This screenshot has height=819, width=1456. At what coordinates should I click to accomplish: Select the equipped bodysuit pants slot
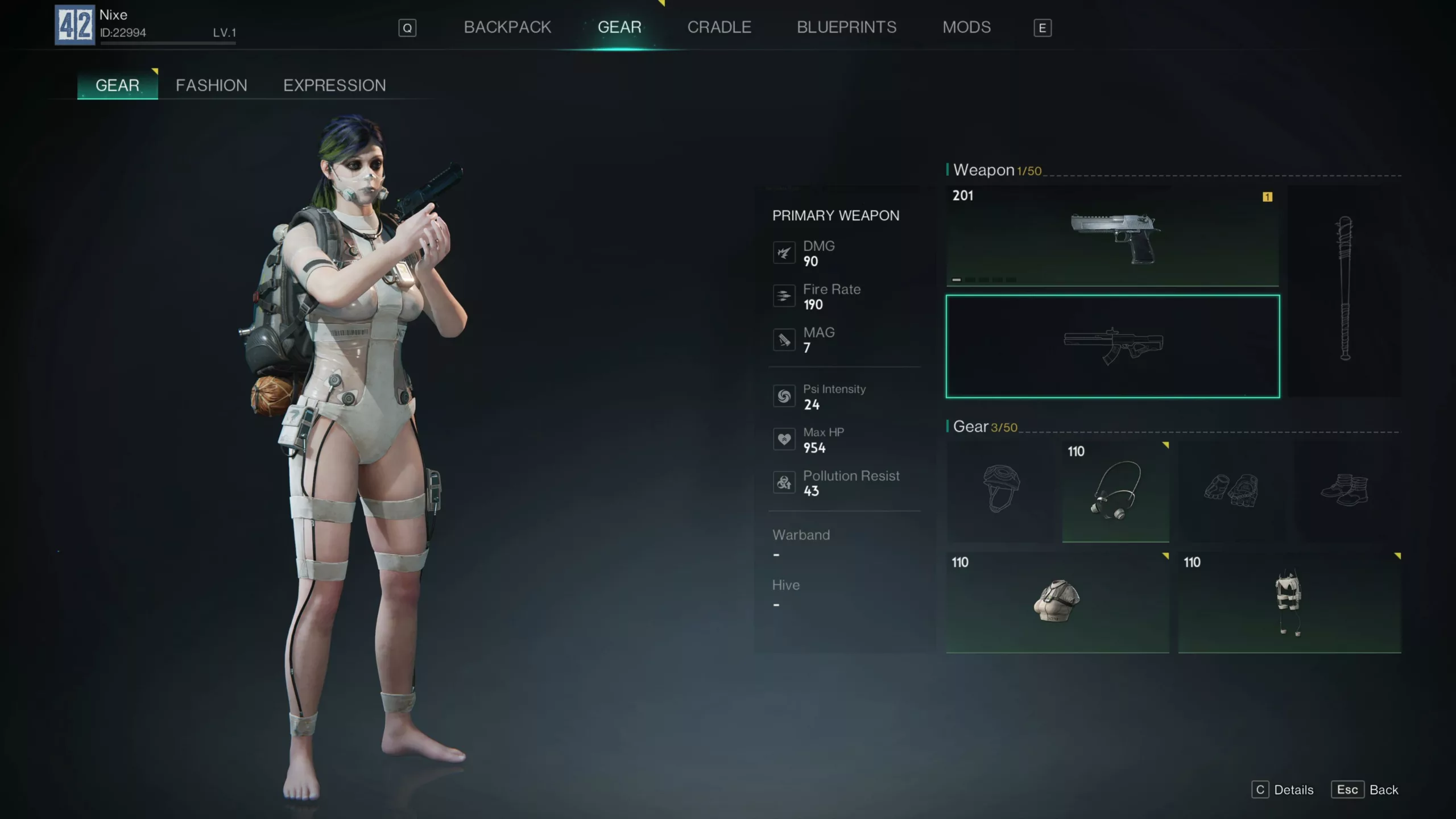1289,602
